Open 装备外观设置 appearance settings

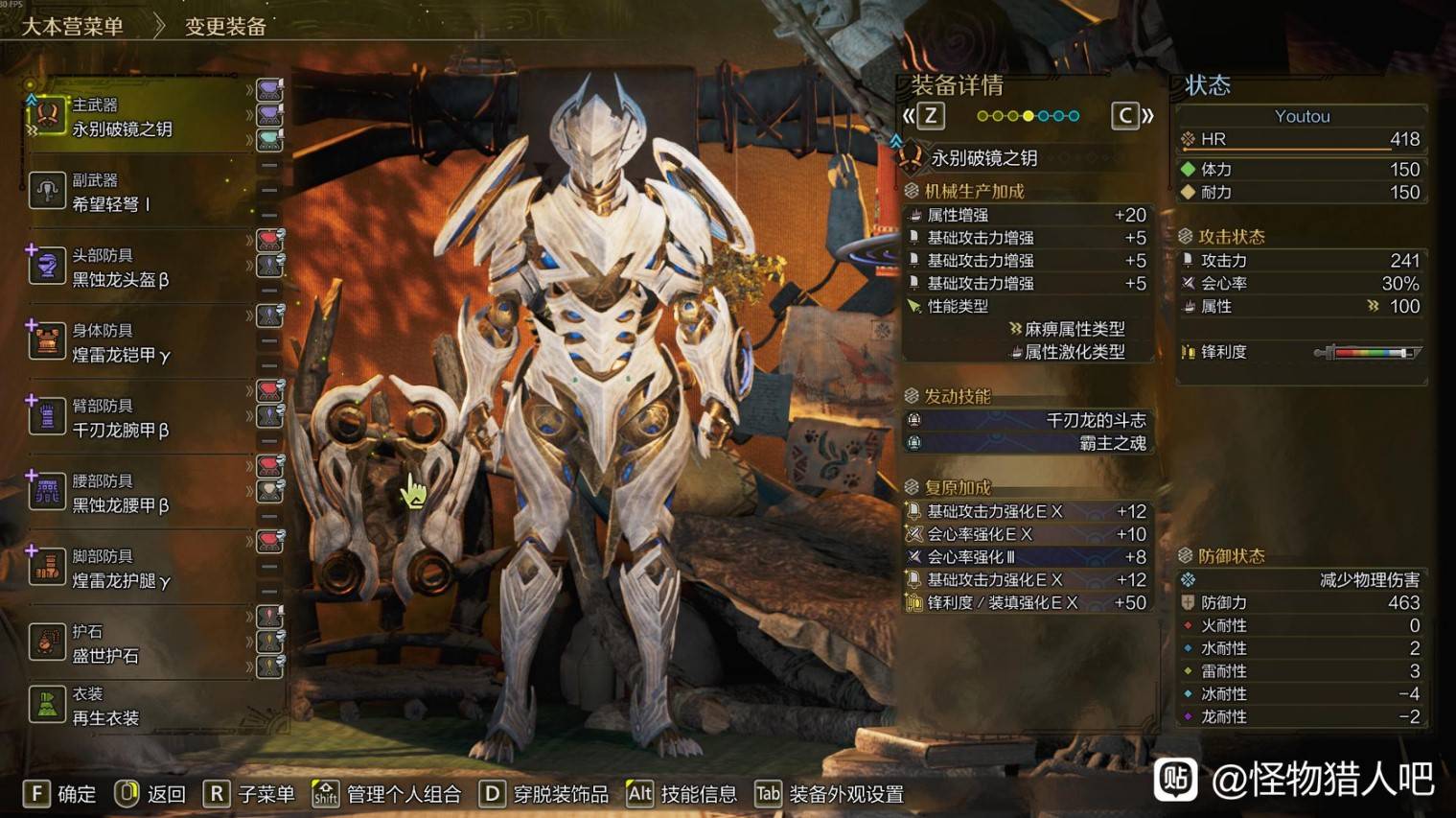[829, 794]
